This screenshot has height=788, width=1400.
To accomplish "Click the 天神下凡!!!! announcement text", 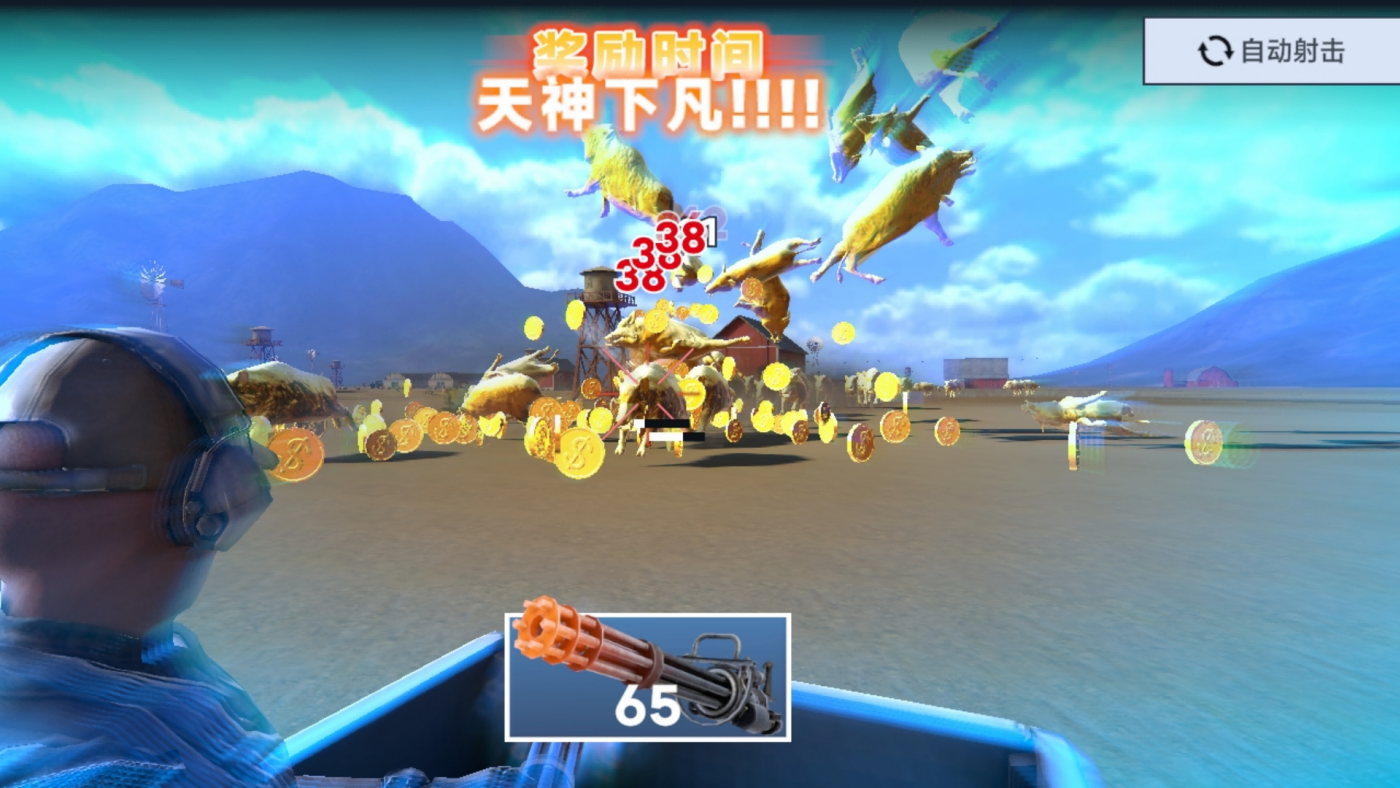I will click(650, 100).
